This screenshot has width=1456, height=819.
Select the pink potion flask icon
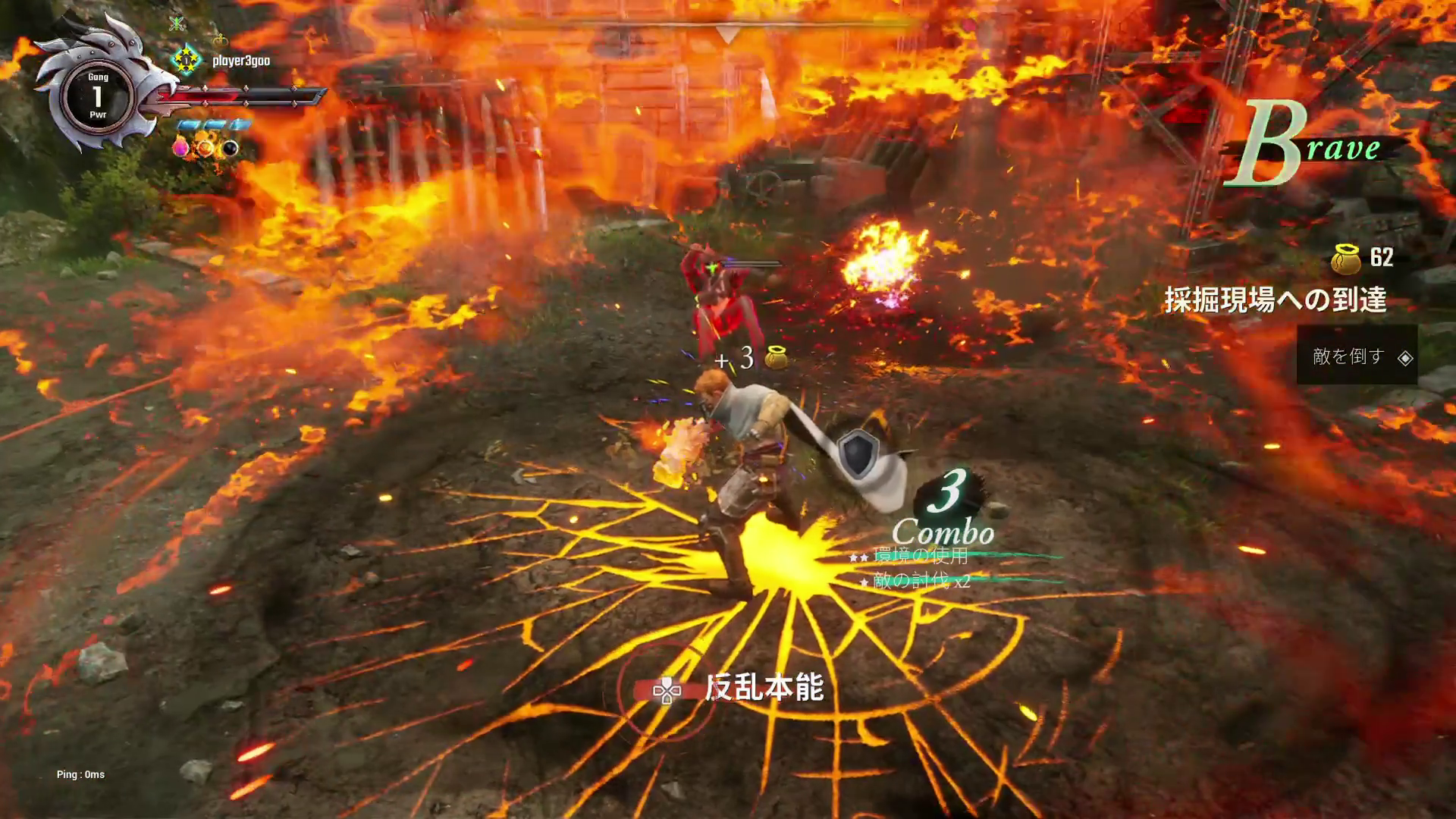[x=180, y=147]
